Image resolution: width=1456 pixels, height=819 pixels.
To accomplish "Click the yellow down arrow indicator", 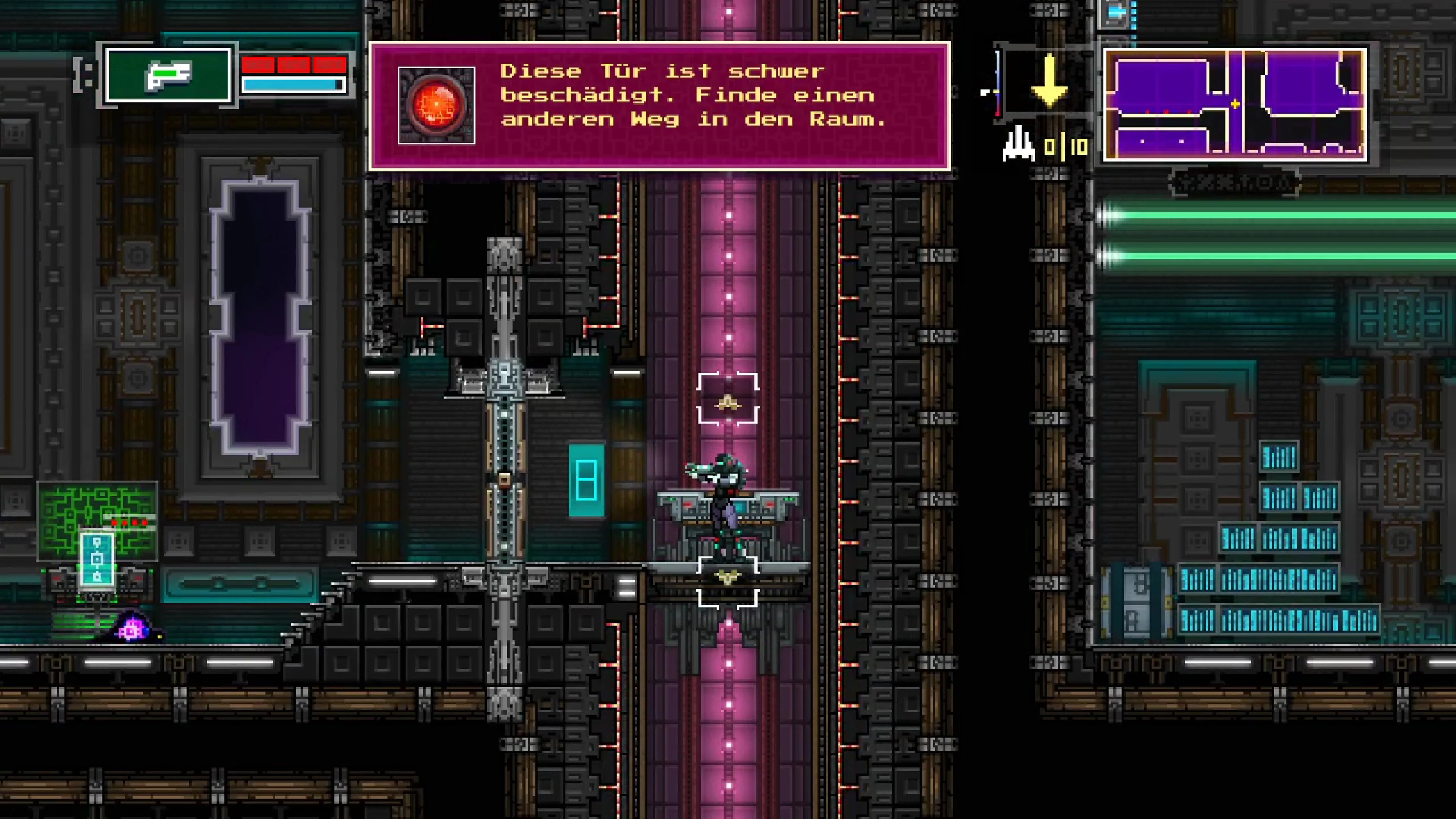I will coord(1049,81).
